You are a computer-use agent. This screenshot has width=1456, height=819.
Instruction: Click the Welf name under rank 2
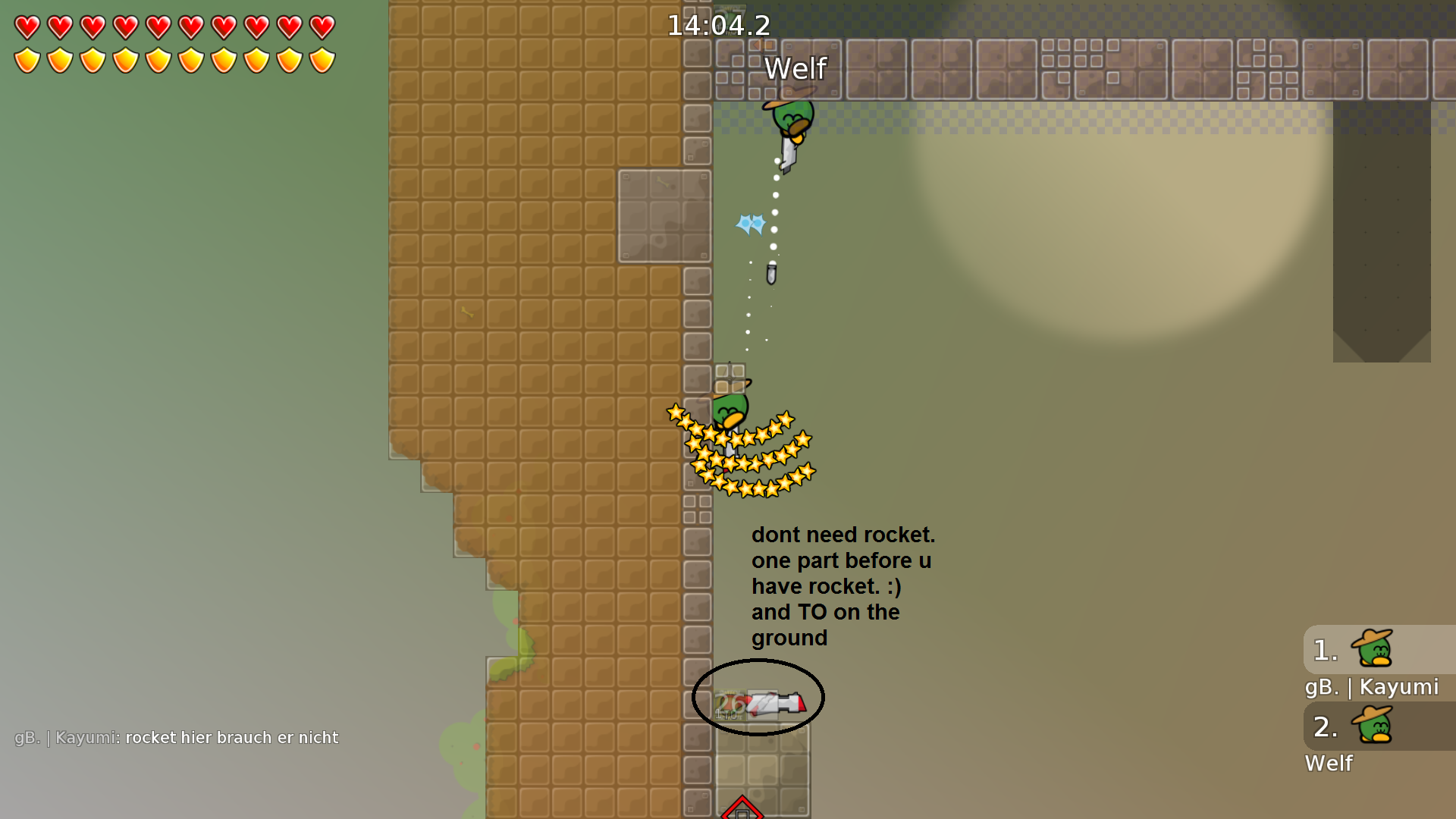coord(1329,764)
